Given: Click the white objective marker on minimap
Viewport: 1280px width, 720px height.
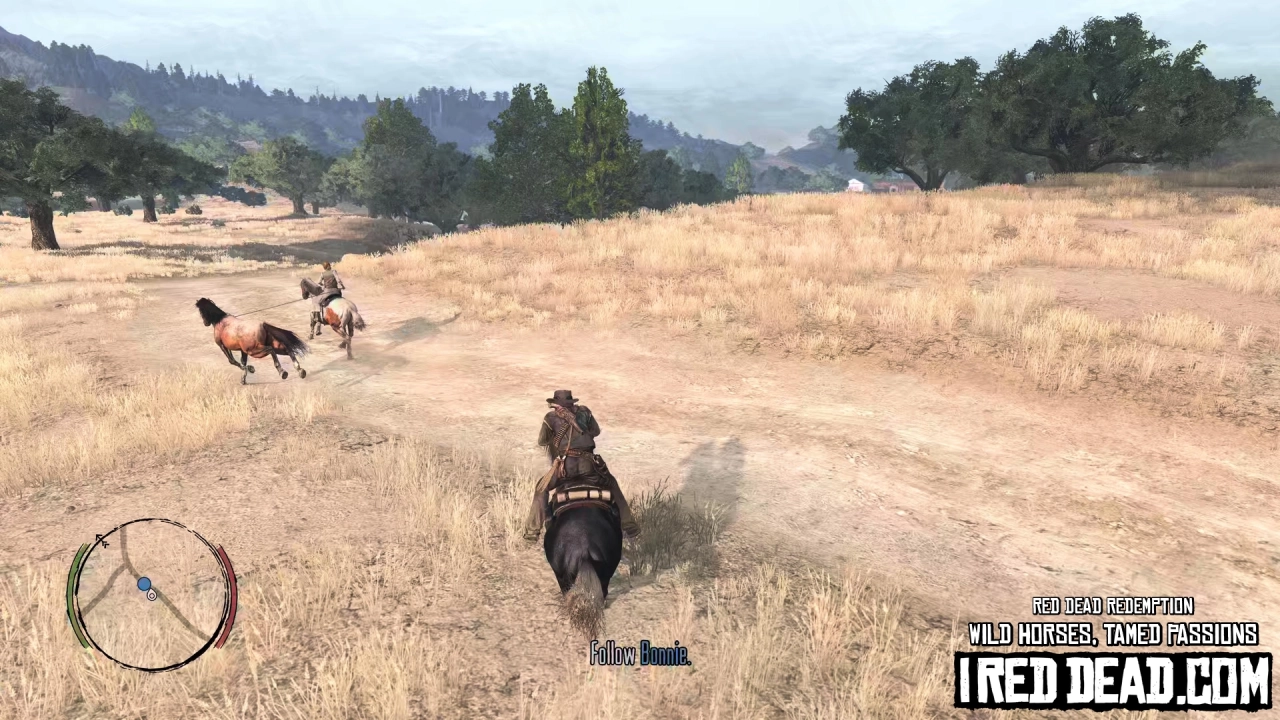Looking at the screenshot, I should pos(151,595).
